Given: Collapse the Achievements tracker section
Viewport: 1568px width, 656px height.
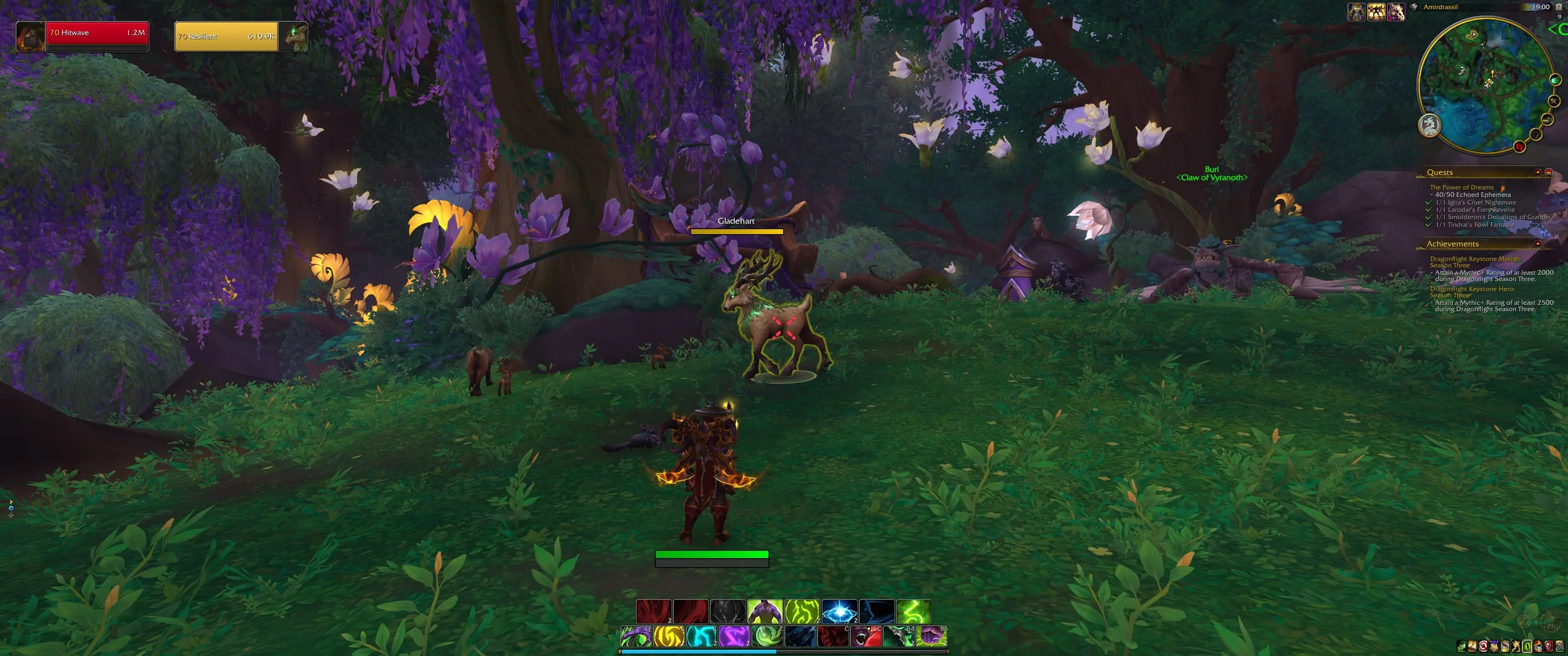Looking at the screenshot, I should 1537,244.
